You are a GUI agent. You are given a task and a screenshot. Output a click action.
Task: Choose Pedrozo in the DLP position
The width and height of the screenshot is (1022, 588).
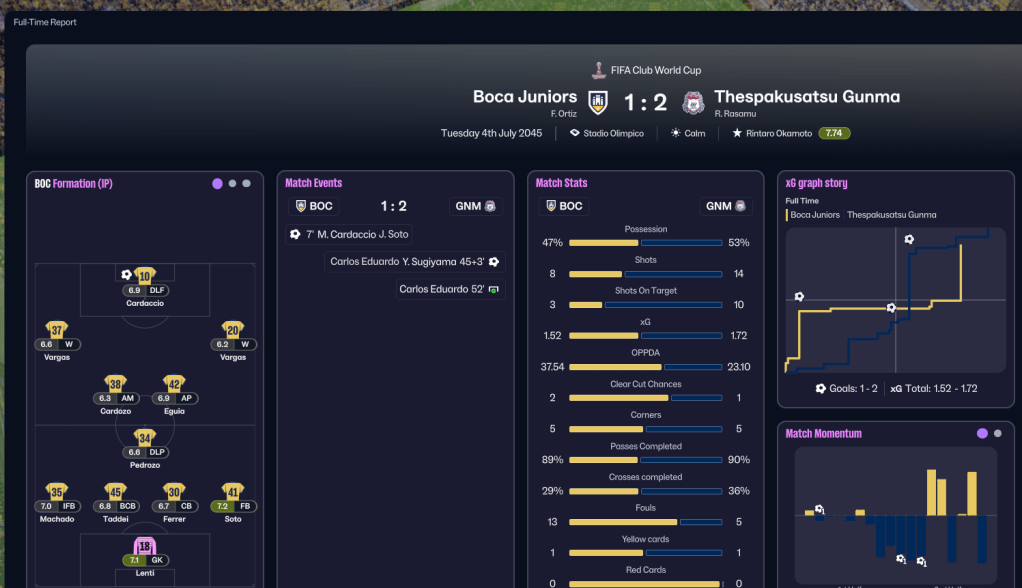point(145,439)
